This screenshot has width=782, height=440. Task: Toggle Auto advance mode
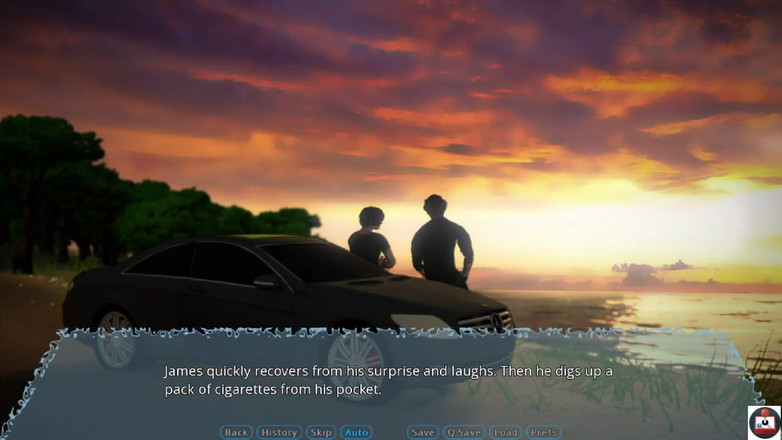click(x=357, y=432)
